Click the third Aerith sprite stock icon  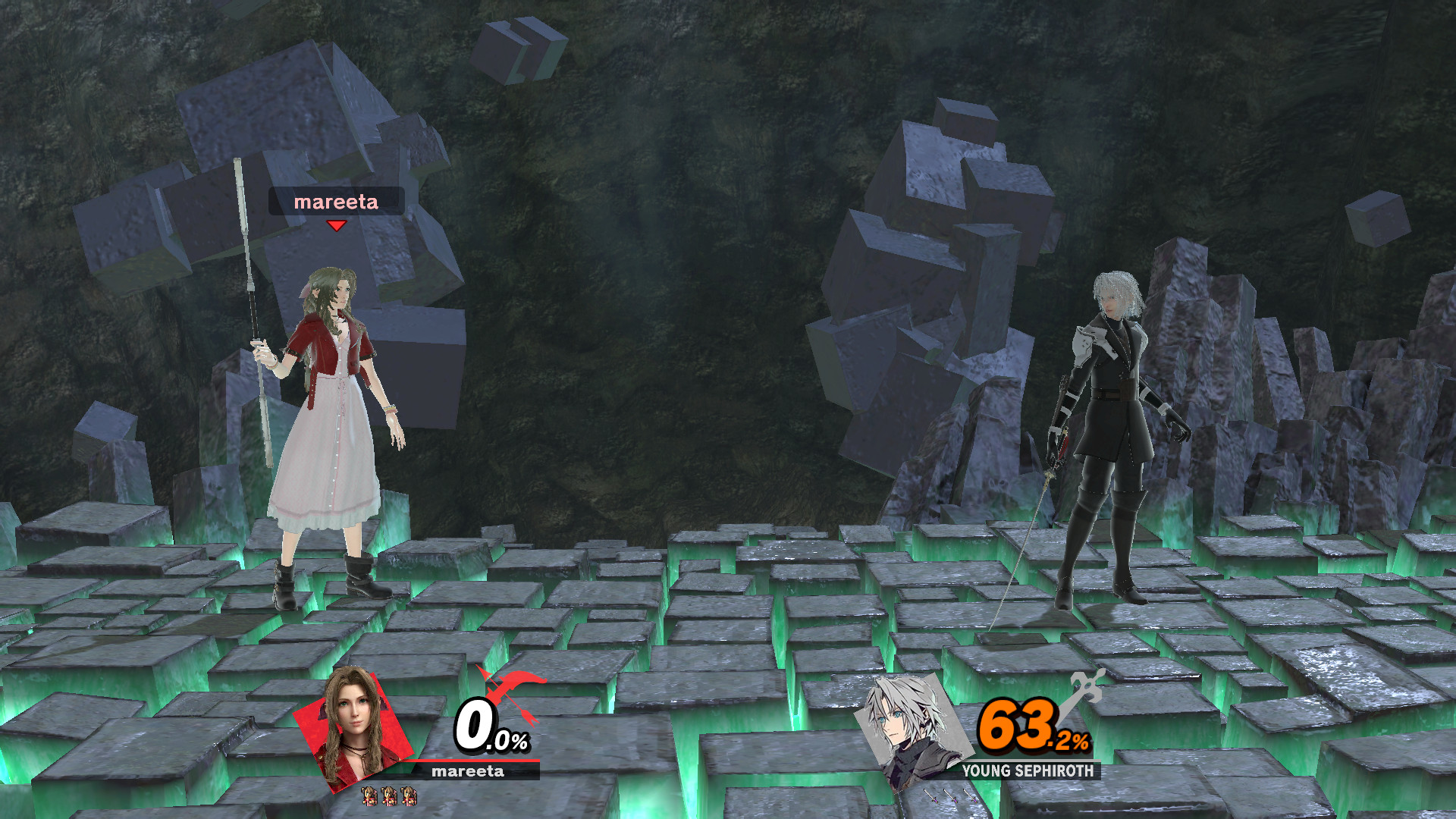tap(409, 797)
